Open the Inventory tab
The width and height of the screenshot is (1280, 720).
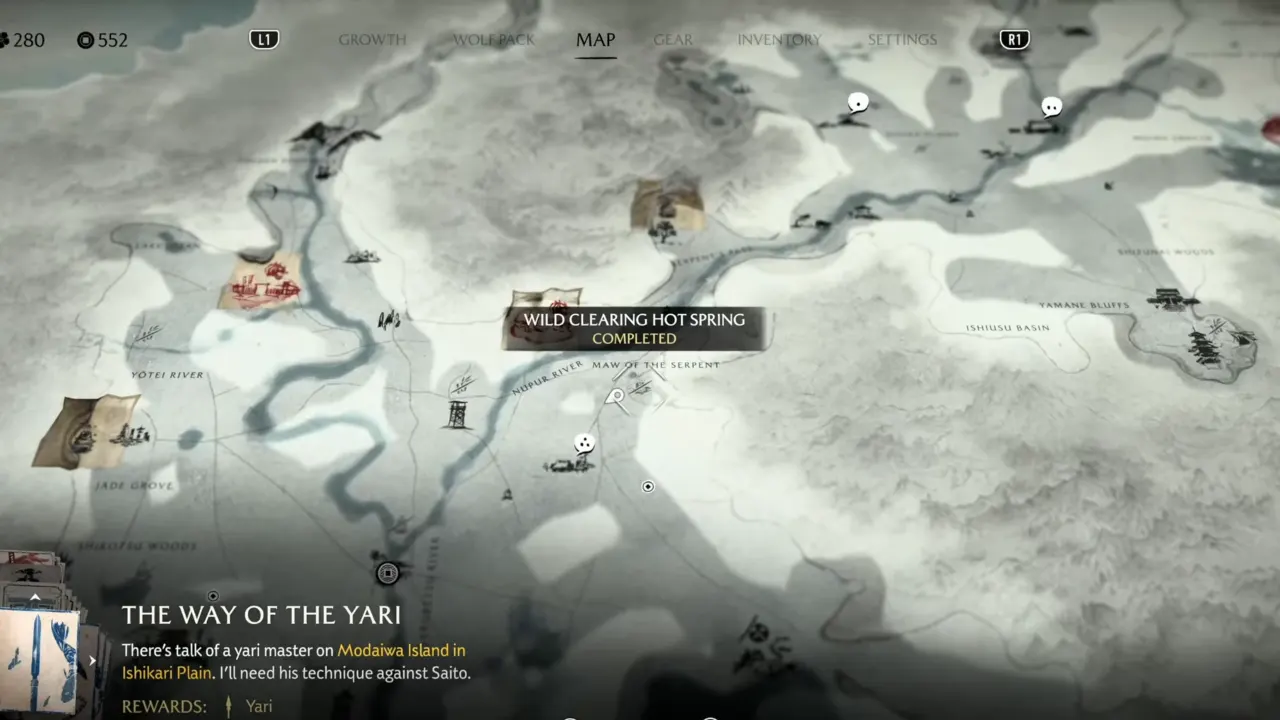coord(779,40)
